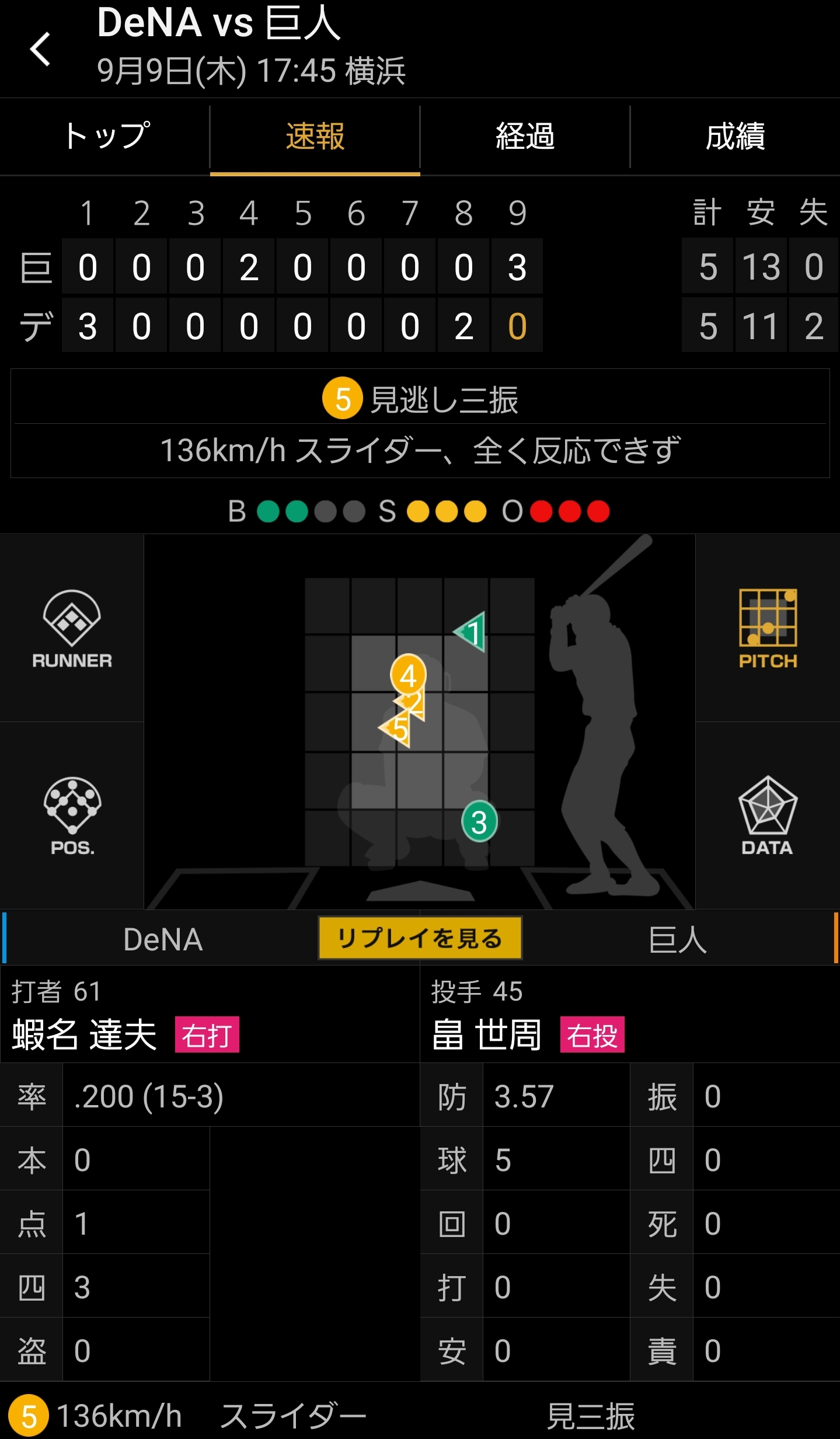Tap the fifth pitch 136km/h スライダー row
Screen dimensions: 840x1439
pyautogui.click(x=420, y=1415)
